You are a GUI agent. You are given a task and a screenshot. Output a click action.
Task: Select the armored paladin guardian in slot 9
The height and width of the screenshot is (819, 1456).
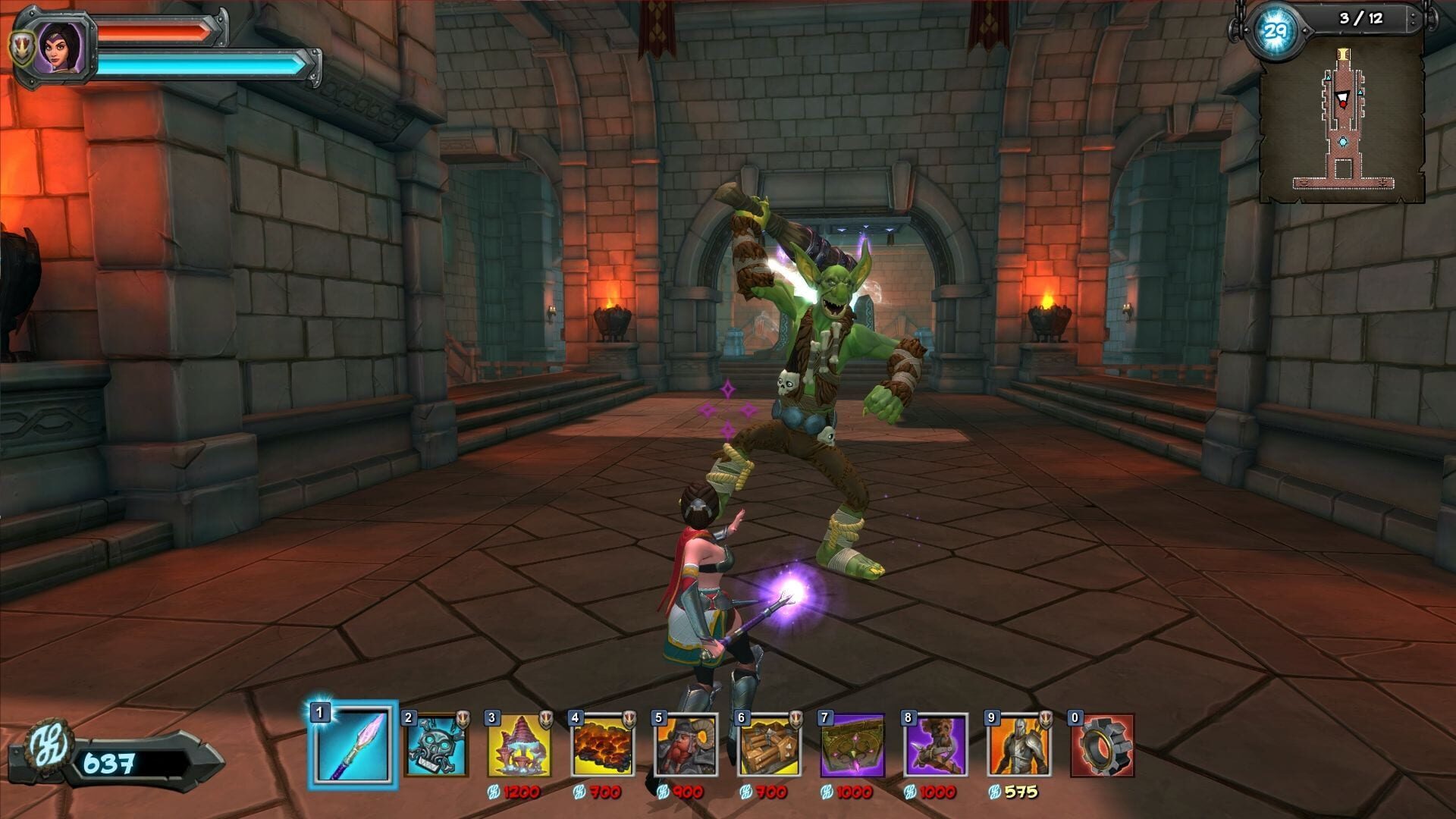[1019, 745]
